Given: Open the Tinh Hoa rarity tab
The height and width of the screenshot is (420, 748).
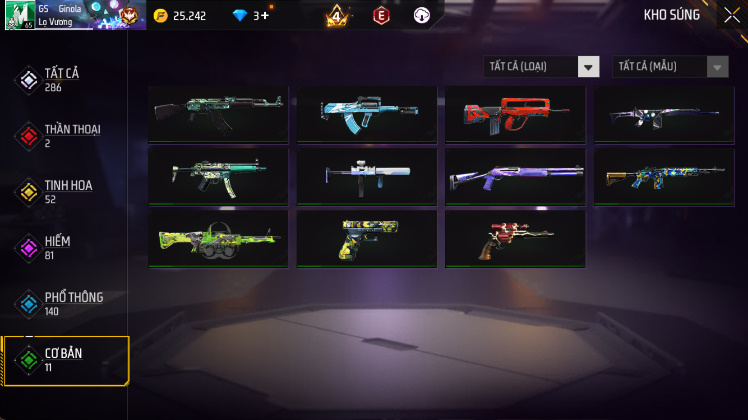Looking at the screenshot, I should pos(64,191).
